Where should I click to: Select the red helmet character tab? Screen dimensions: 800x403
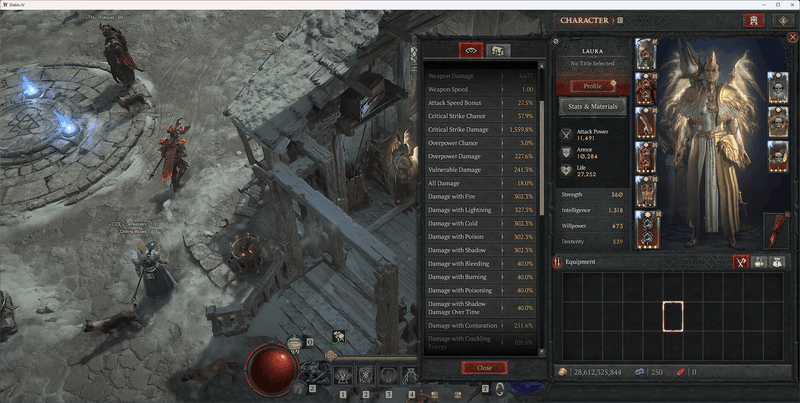click(753, 20)
